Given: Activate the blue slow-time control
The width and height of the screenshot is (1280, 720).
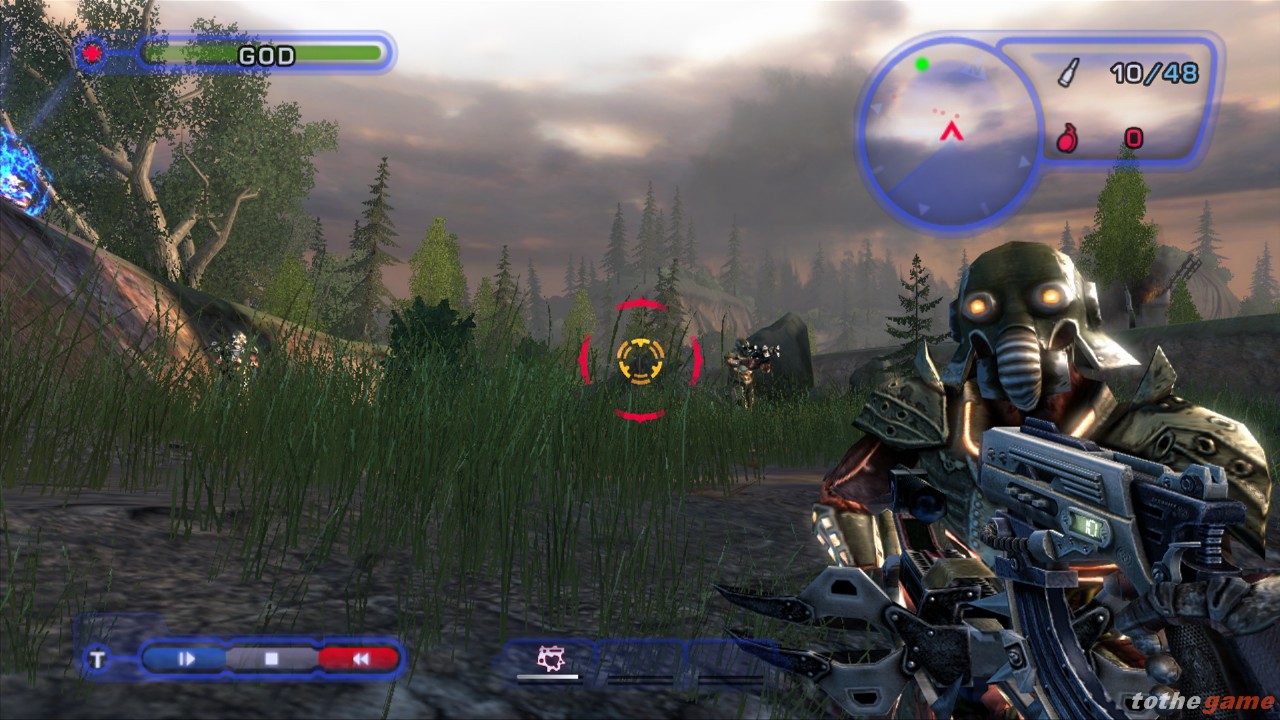Looking at the screenshot, I should (186, 658).
